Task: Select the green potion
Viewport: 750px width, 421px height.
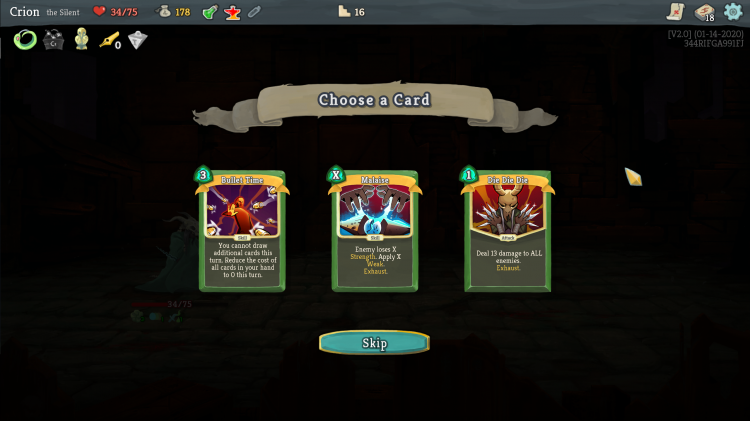Action: point(210,12)
